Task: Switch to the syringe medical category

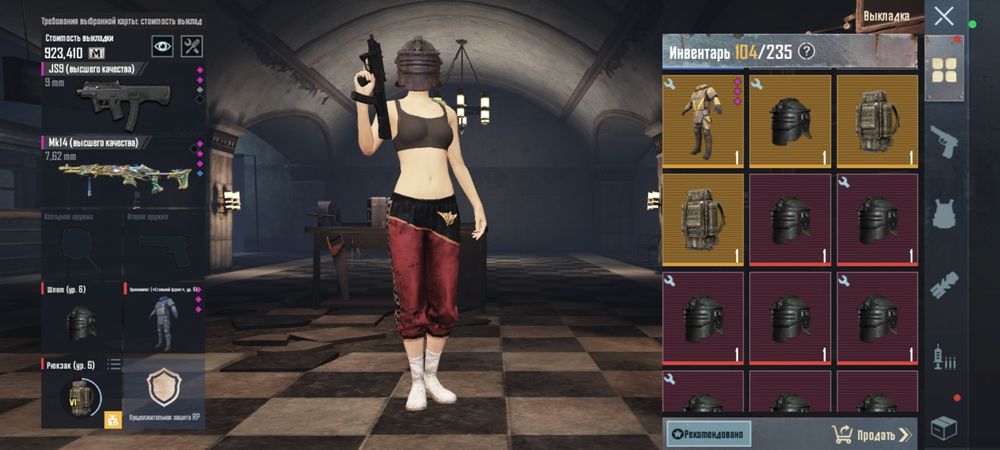Action: point(944,357)
